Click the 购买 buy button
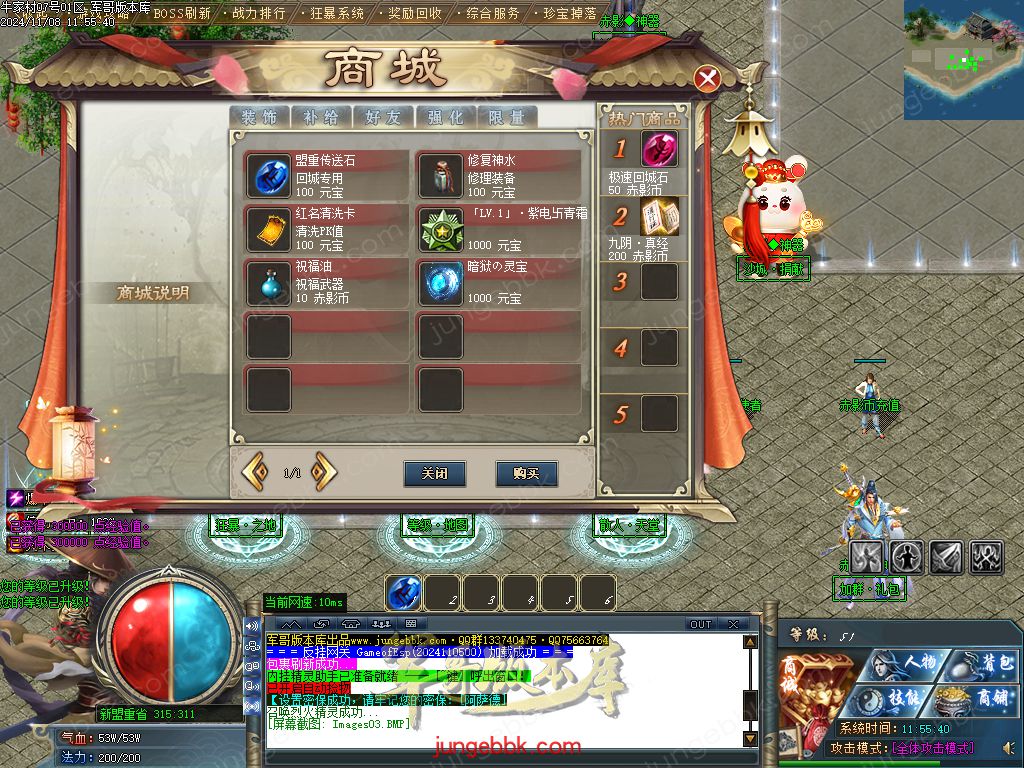This screenshot has width=1024, height=768. pyautogui.click(x=526, y=473)
